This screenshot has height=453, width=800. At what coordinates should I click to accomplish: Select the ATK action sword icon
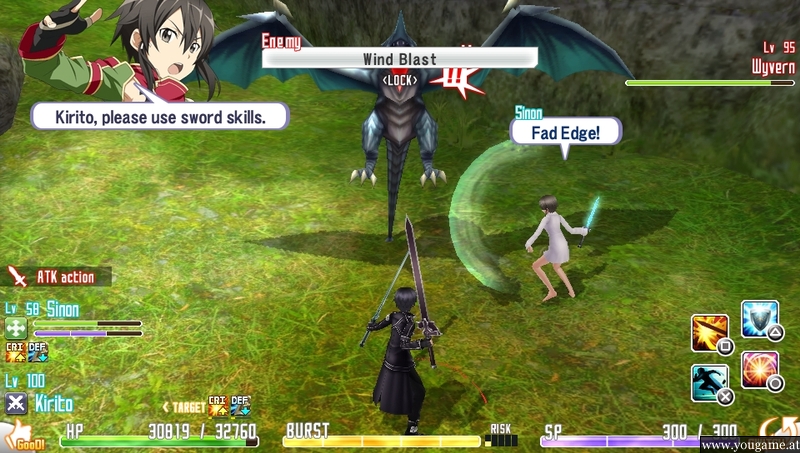18,277
